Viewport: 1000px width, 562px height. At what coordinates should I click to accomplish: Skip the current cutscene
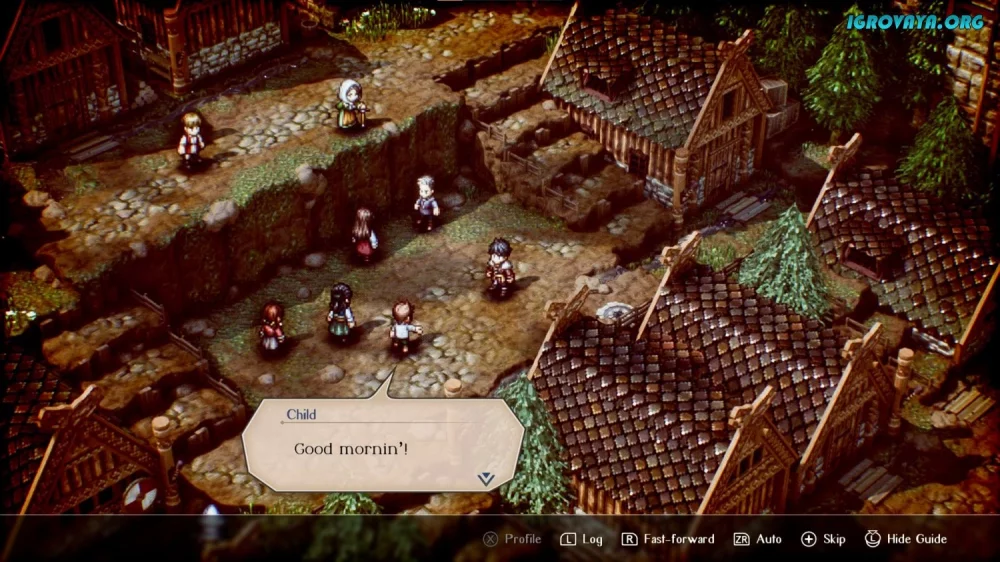(x=823, y=539)
